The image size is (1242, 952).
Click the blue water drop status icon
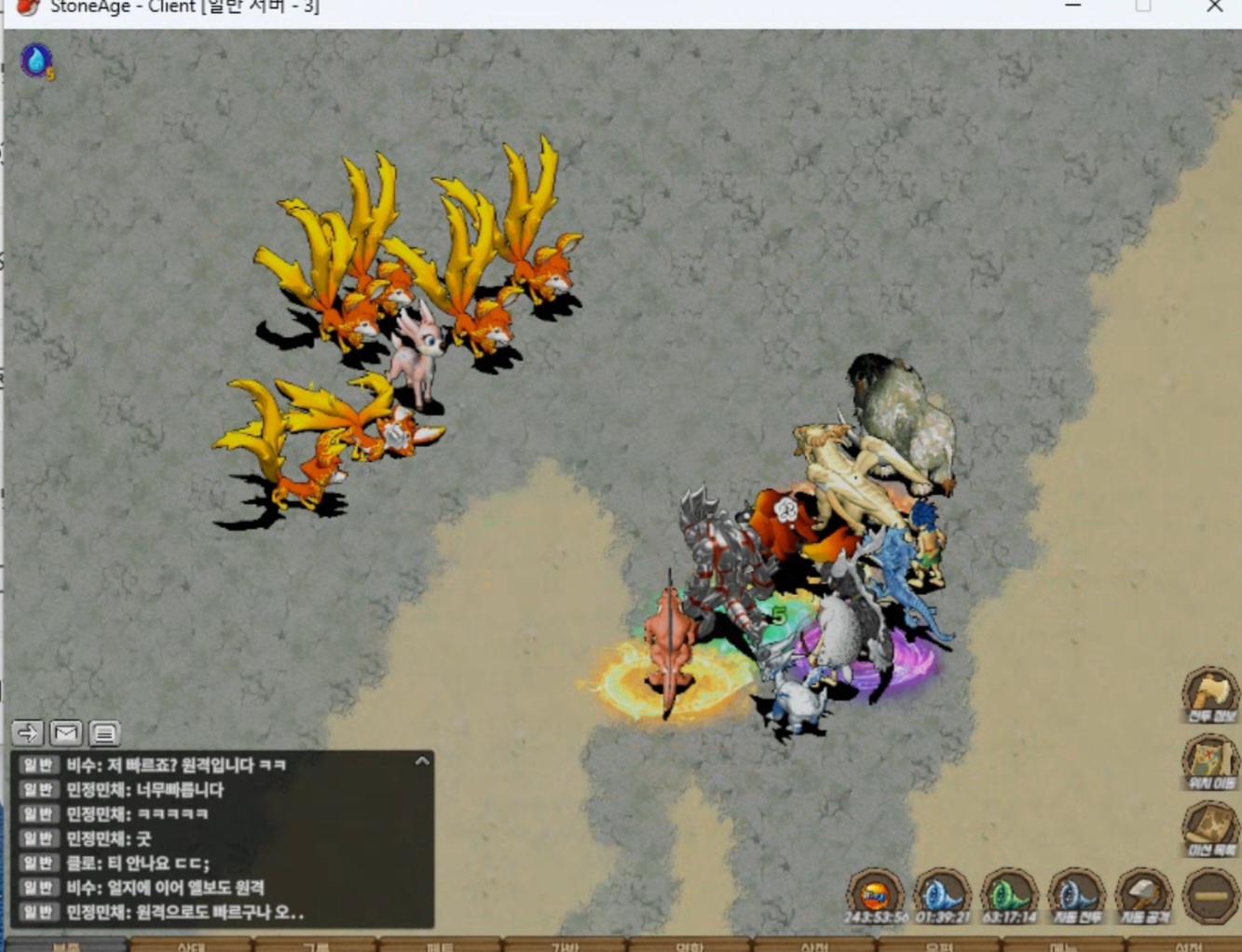point(36,61)
